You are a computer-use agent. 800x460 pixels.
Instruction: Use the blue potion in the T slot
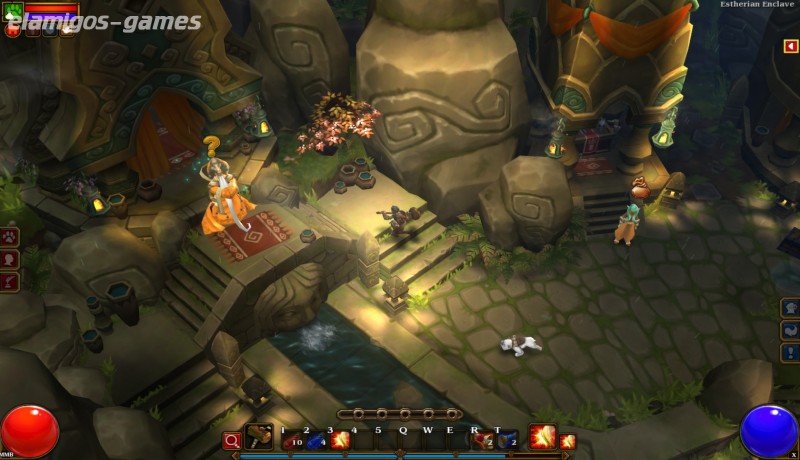507,440
